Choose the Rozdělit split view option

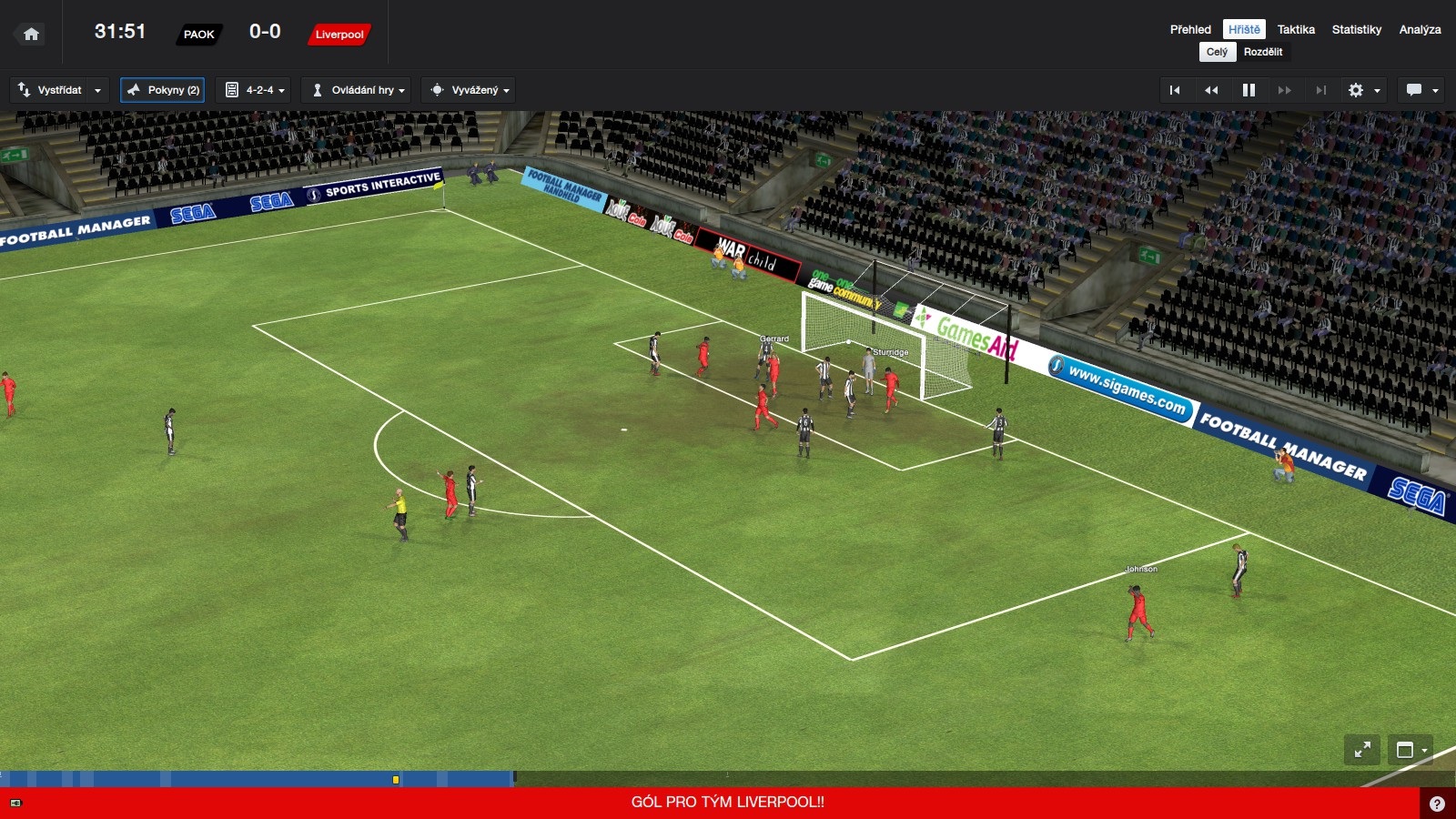pyautogui.click(x=1263, y=52)
